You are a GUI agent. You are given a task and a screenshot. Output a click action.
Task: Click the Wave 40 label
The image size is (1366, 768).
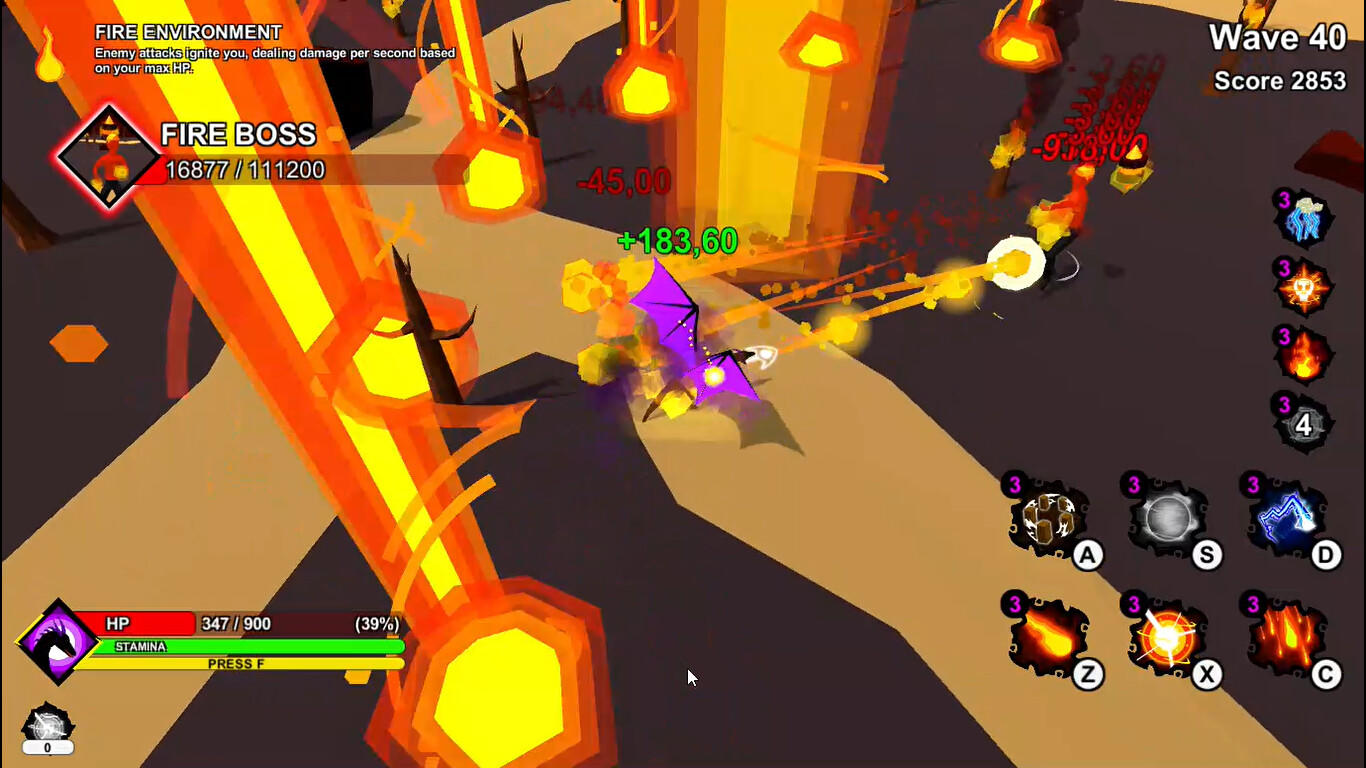tap(1279, 39)
